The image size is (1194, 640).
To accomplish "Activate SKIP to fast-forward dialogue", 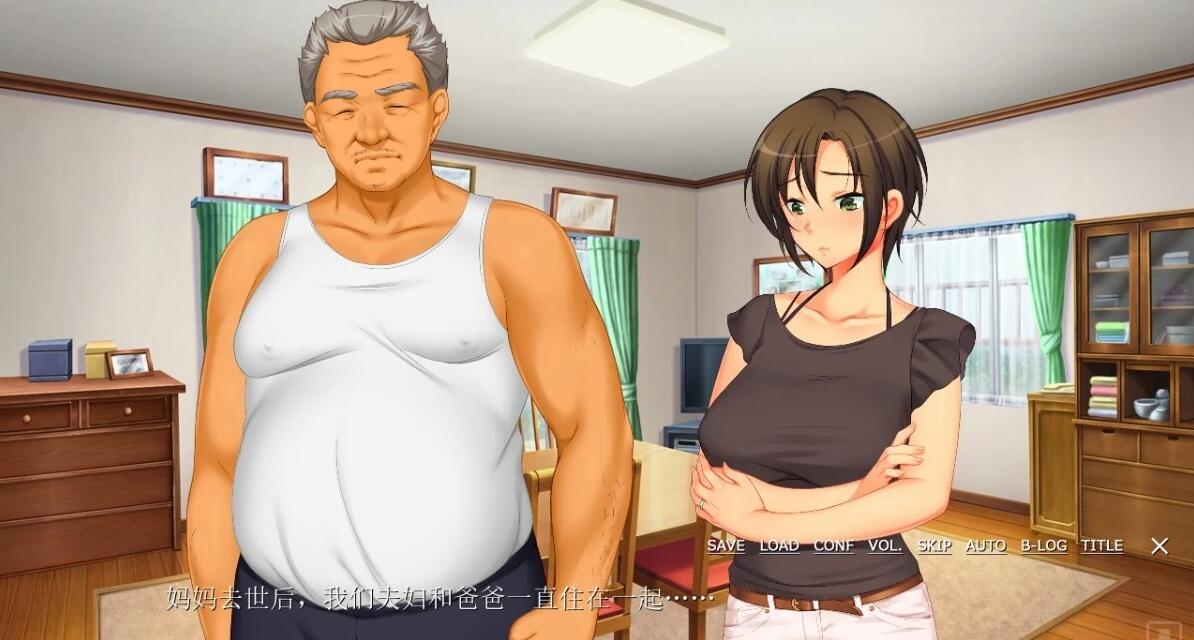I will [935, 546].
